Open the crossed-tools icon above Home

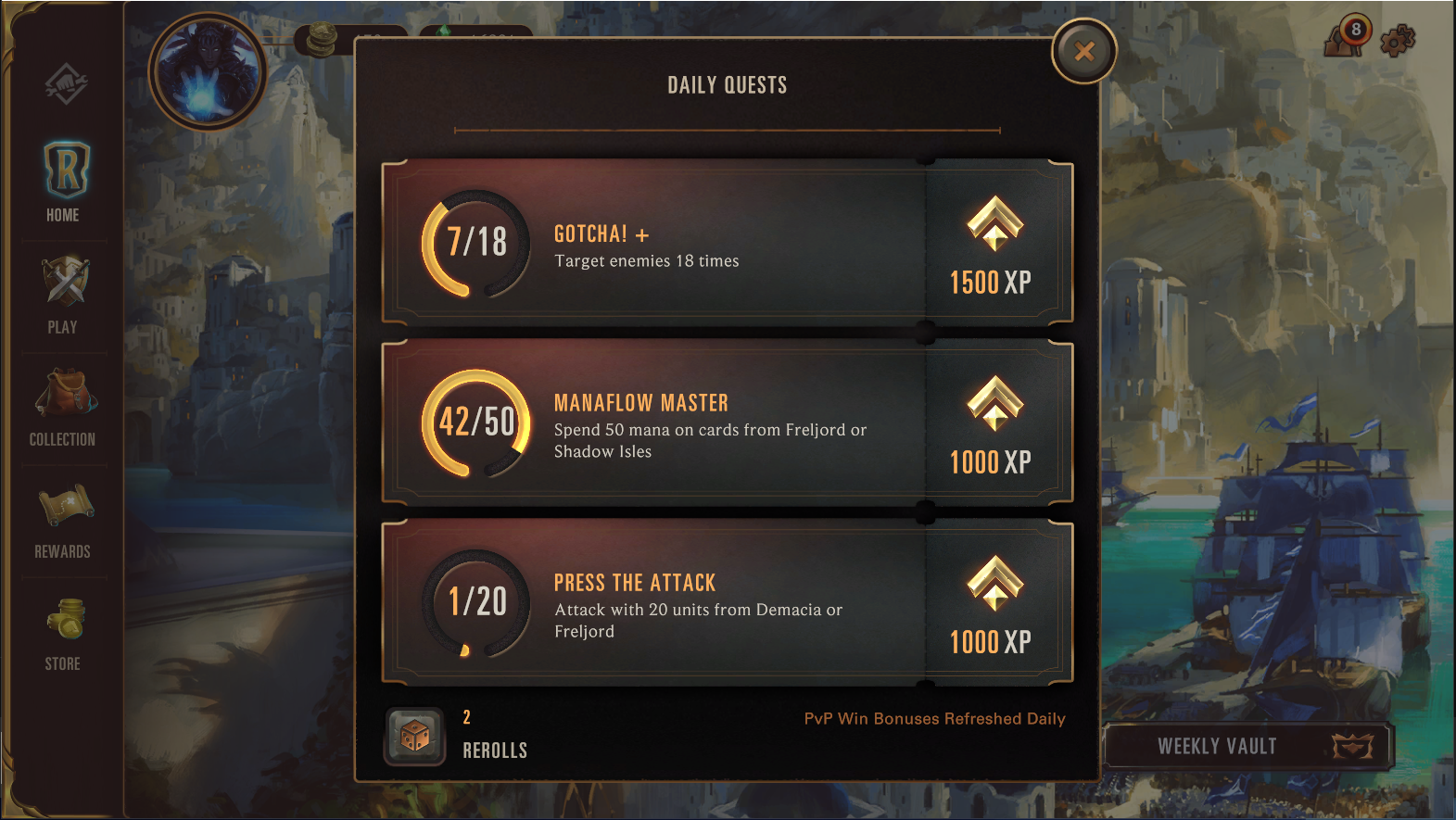(x=66, y=85)
